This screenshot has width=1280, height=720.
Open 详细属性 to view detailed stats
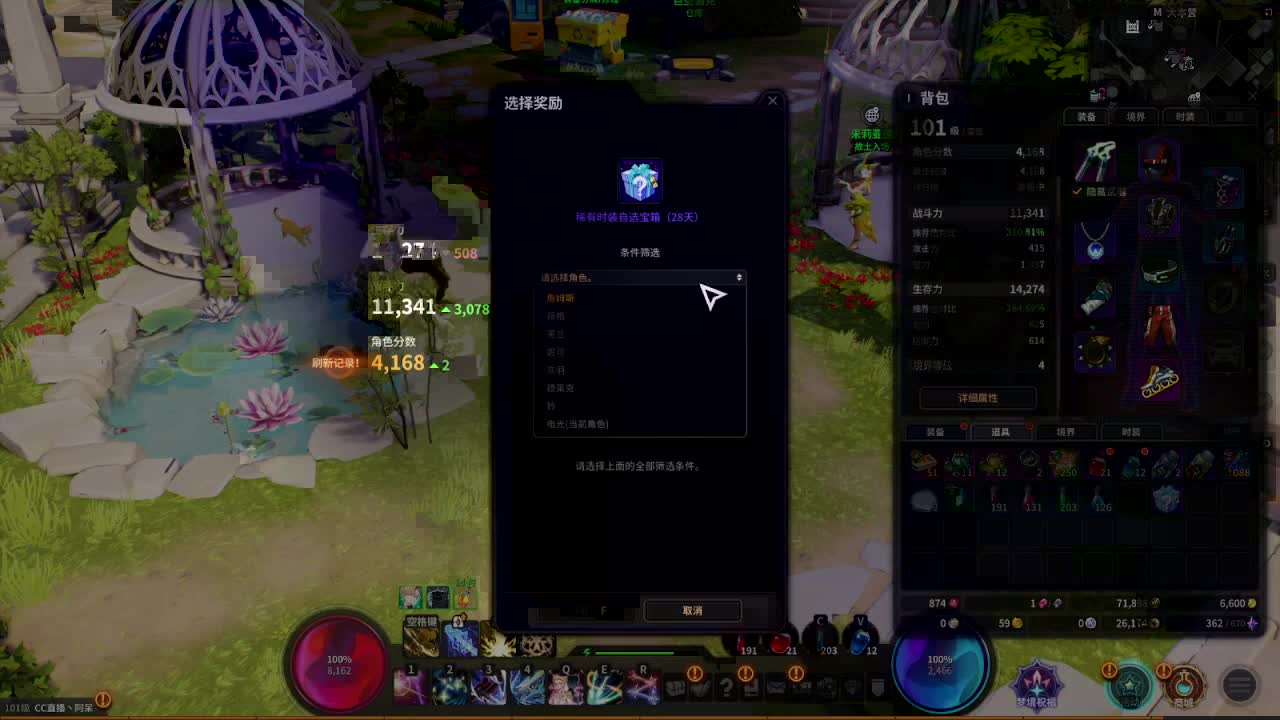point(978,398)
